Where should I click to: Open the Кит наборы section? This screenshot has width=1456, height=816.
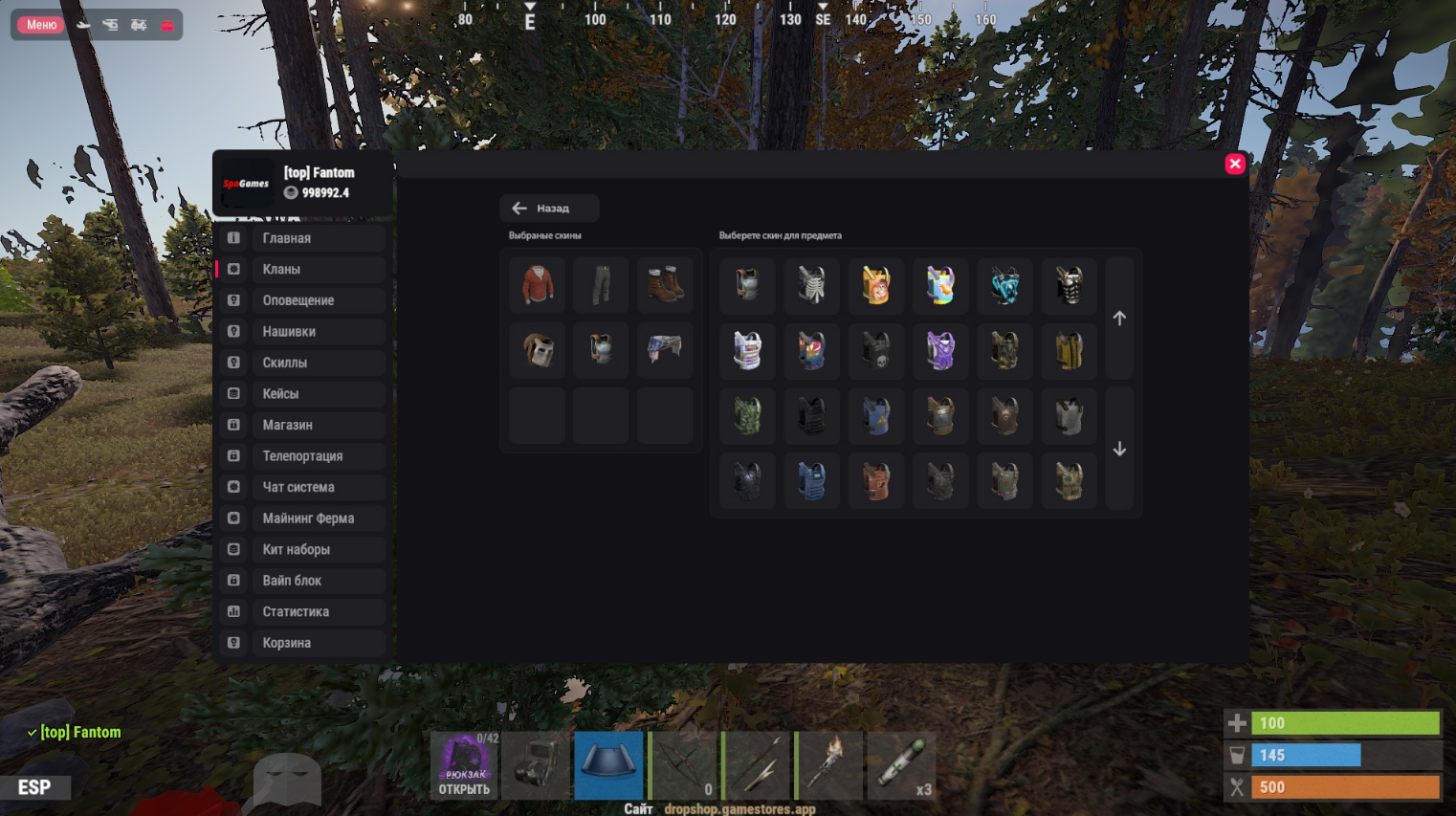point(301,550)
